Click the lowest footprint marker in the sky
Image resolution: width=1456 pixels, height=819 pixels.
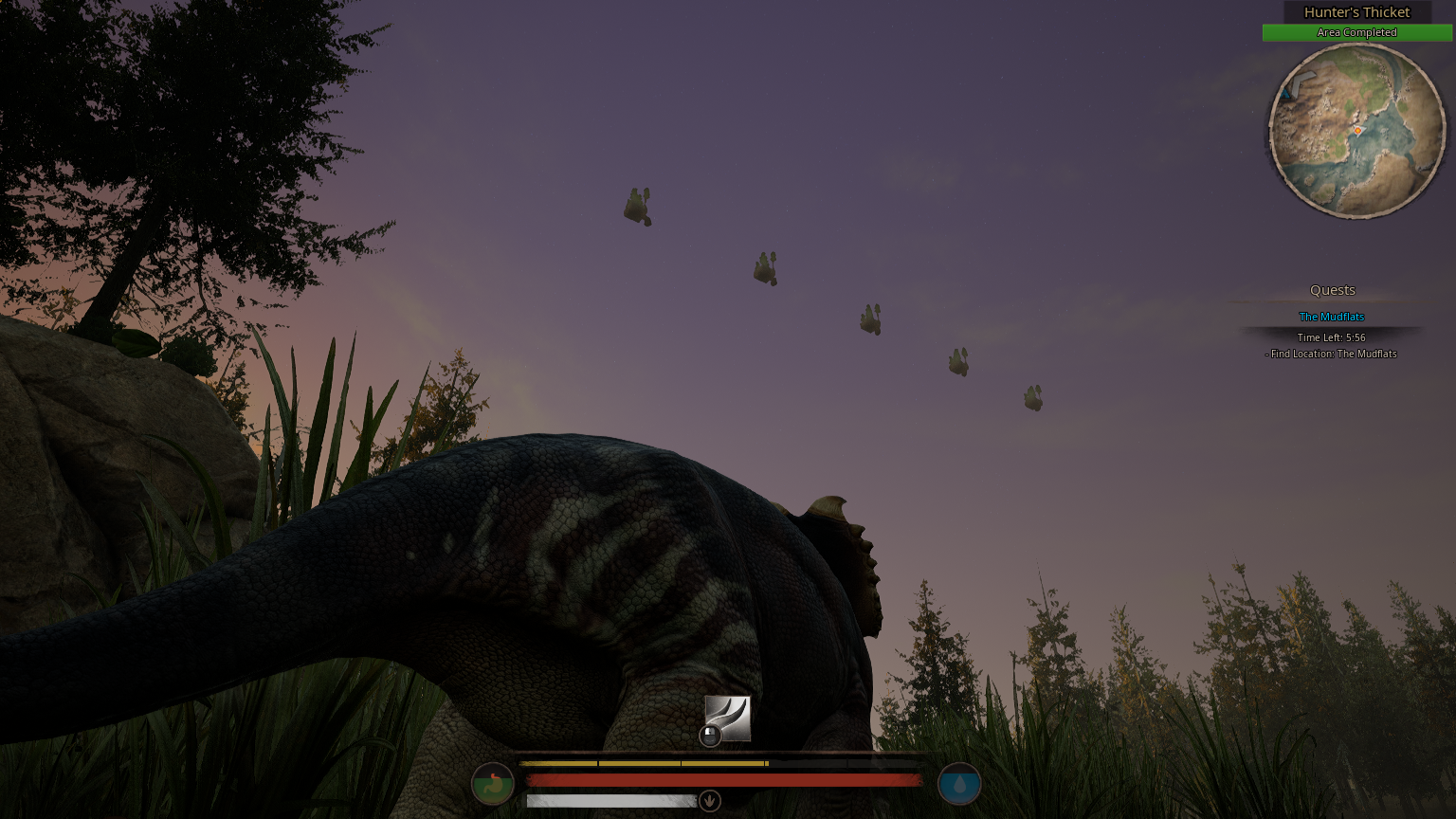click(x=1032, y=399)
